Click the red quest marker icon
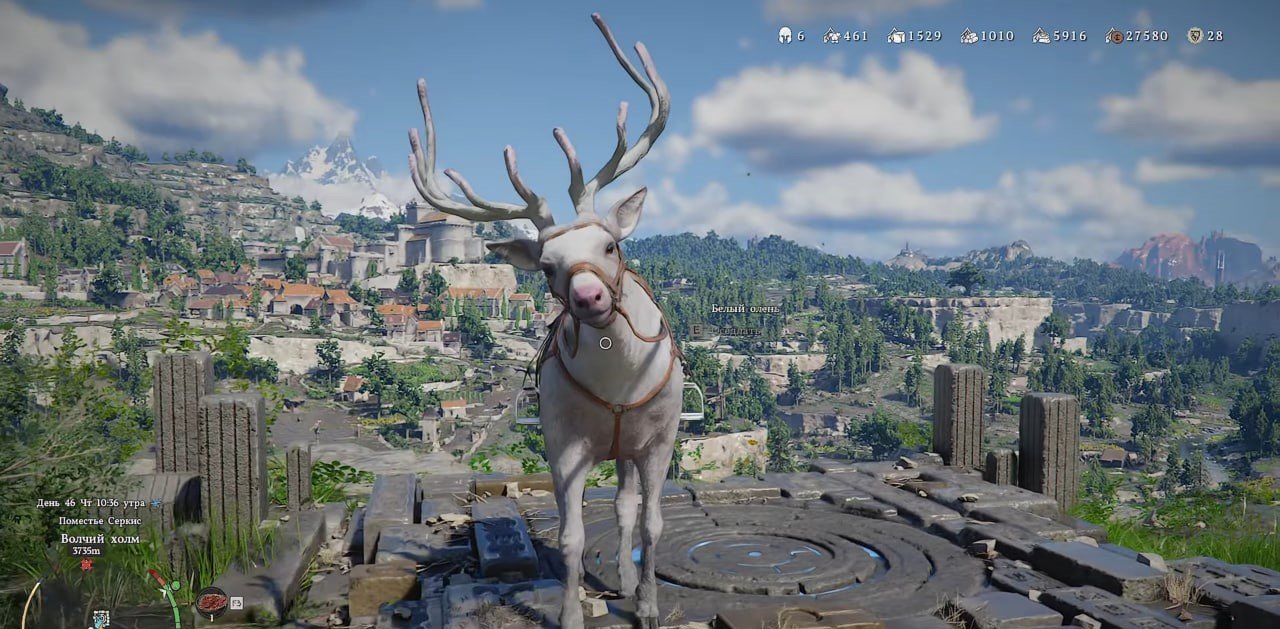 87,564
